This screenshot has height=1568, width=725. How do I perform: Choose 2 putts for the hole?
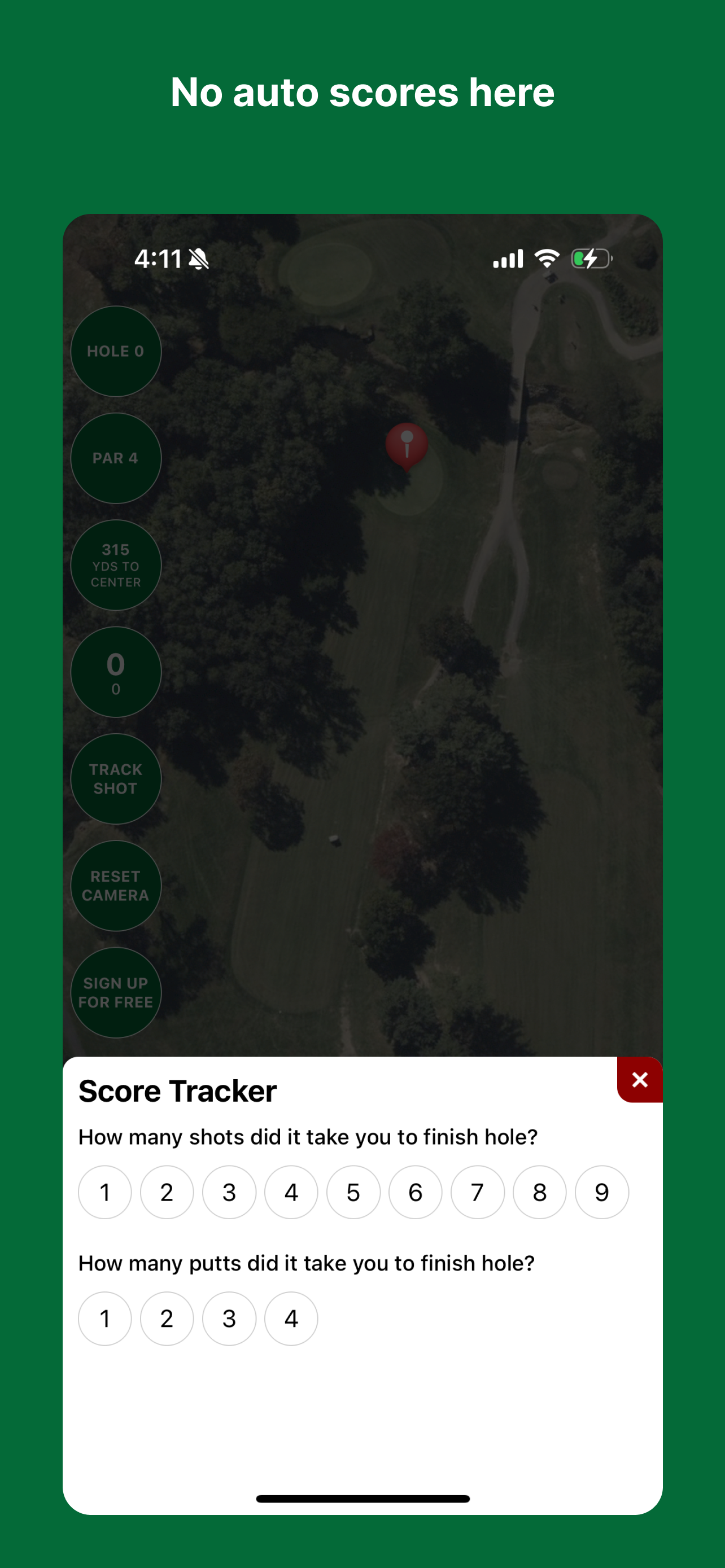click(x=167, y=1319)
